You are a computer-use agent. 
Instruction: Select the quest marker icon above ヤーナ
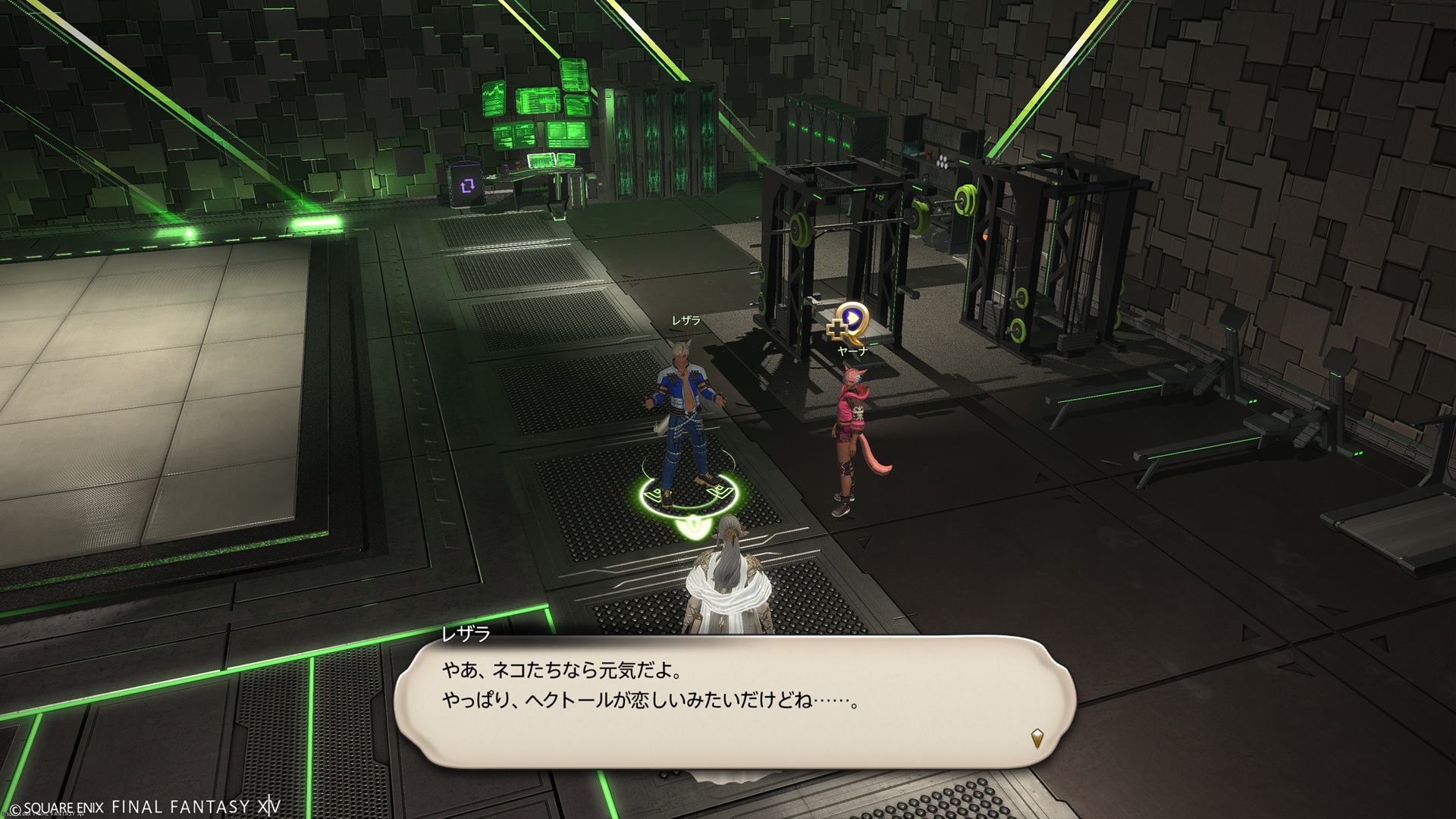(x=849, y=321)
